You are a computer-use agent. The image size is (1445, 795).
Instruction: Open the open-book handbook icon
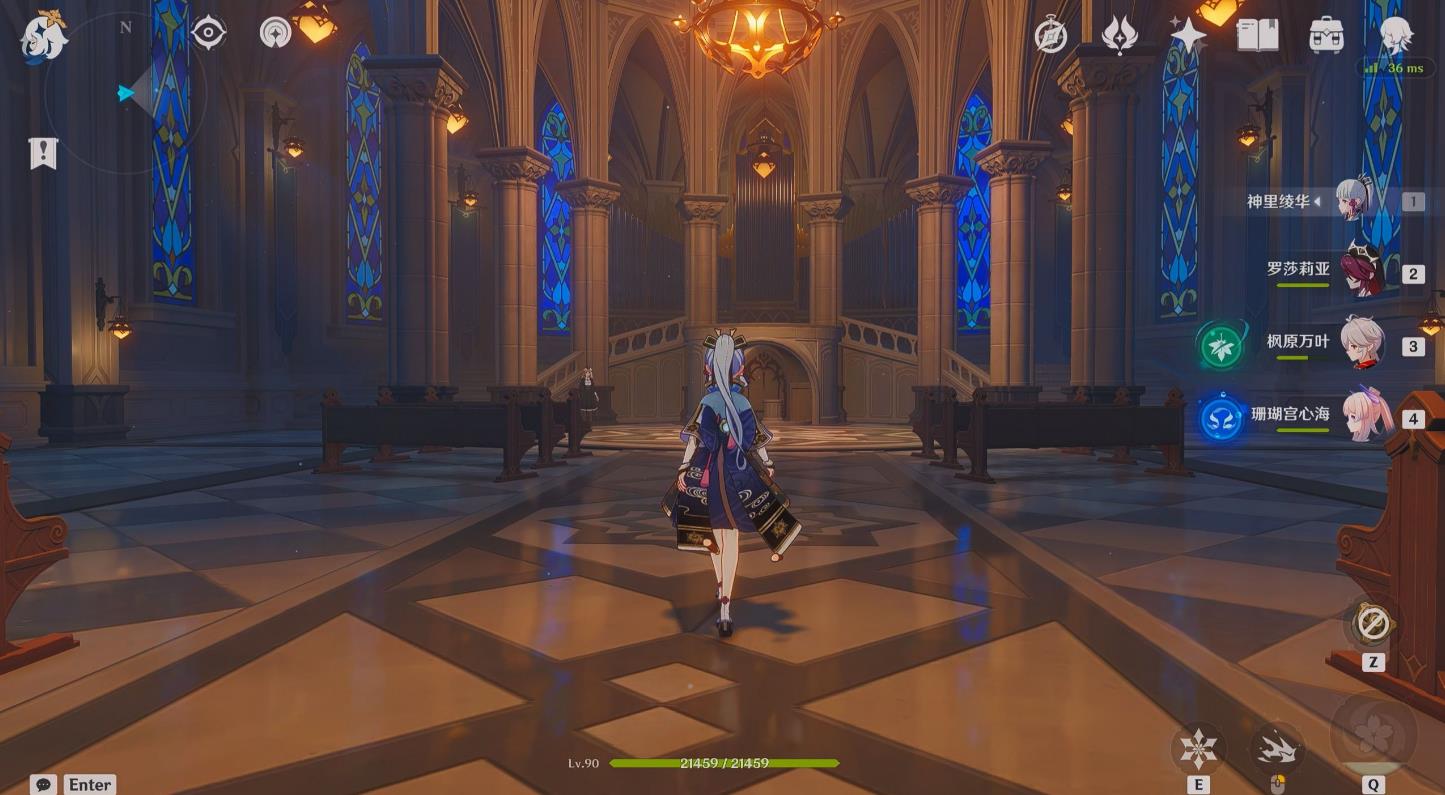[x=1257, y=35]
